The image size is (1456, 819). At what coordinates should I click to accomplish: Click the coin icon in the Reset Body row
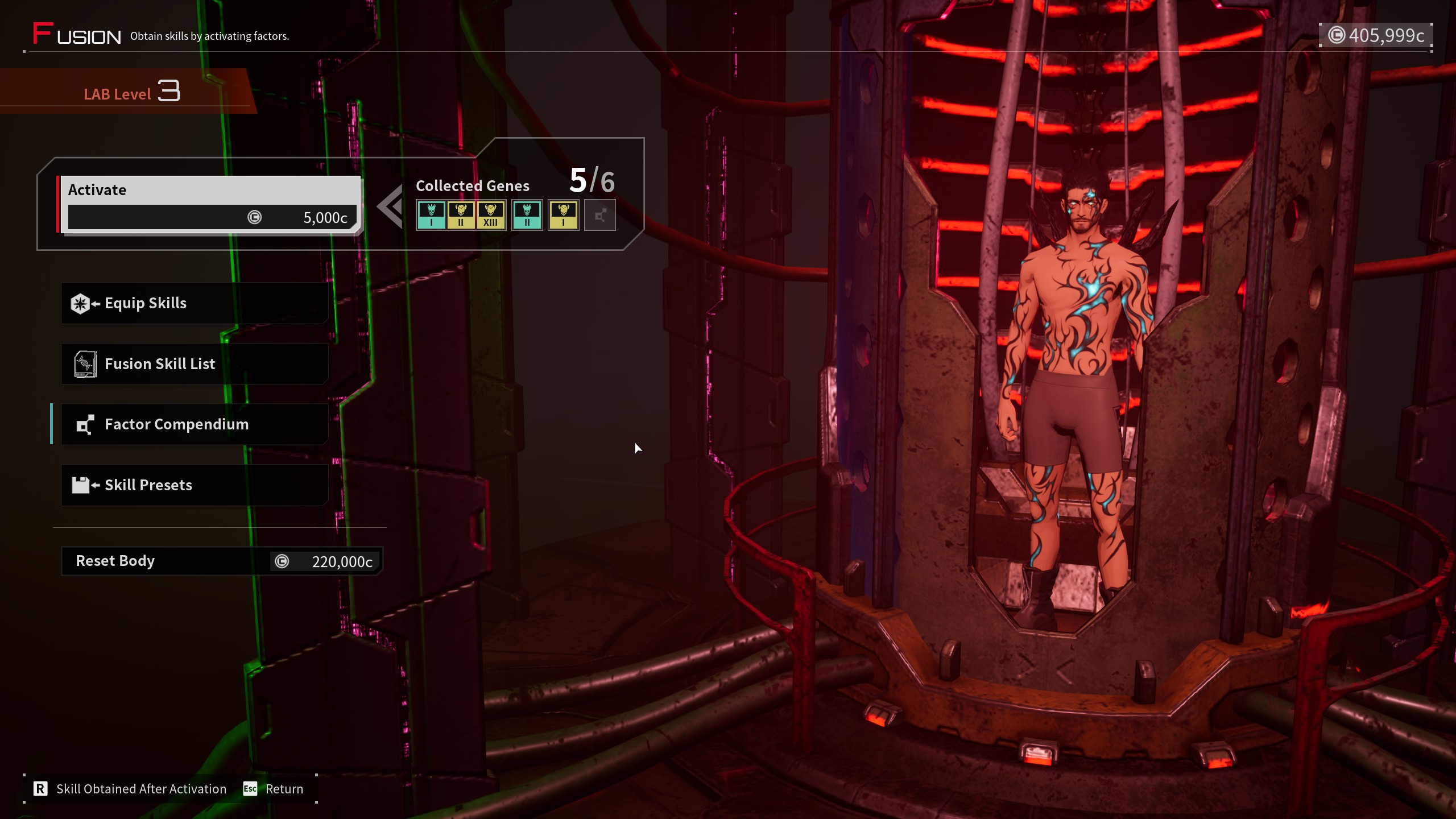pyautogui.click(x=283, y=561)
